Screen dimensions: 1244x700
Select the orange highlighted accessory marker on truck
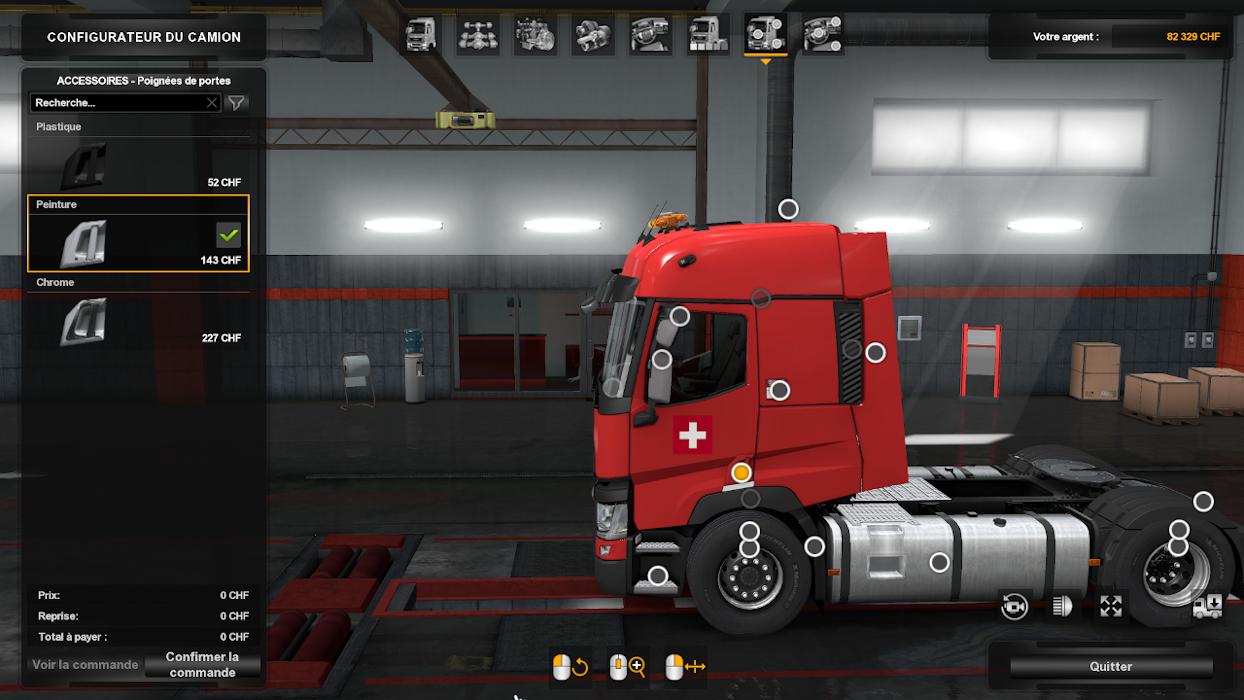click(741, 472)
